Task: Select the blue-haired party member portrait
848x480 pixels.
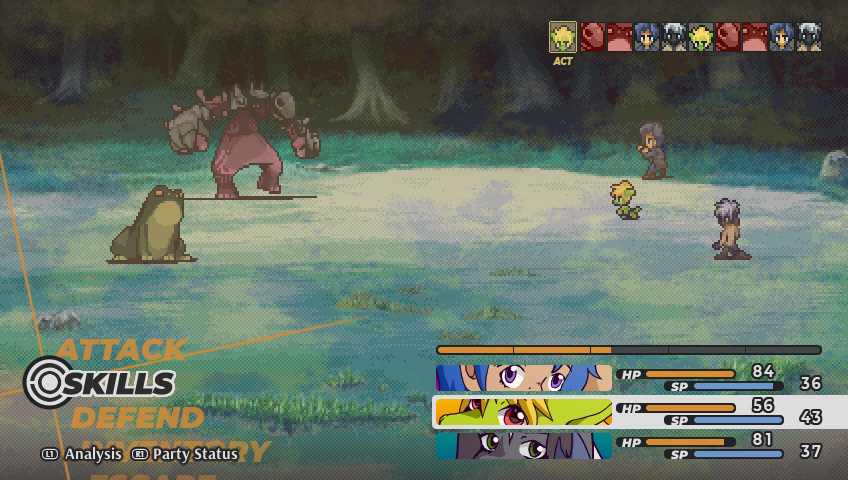Action: (523, 378)
